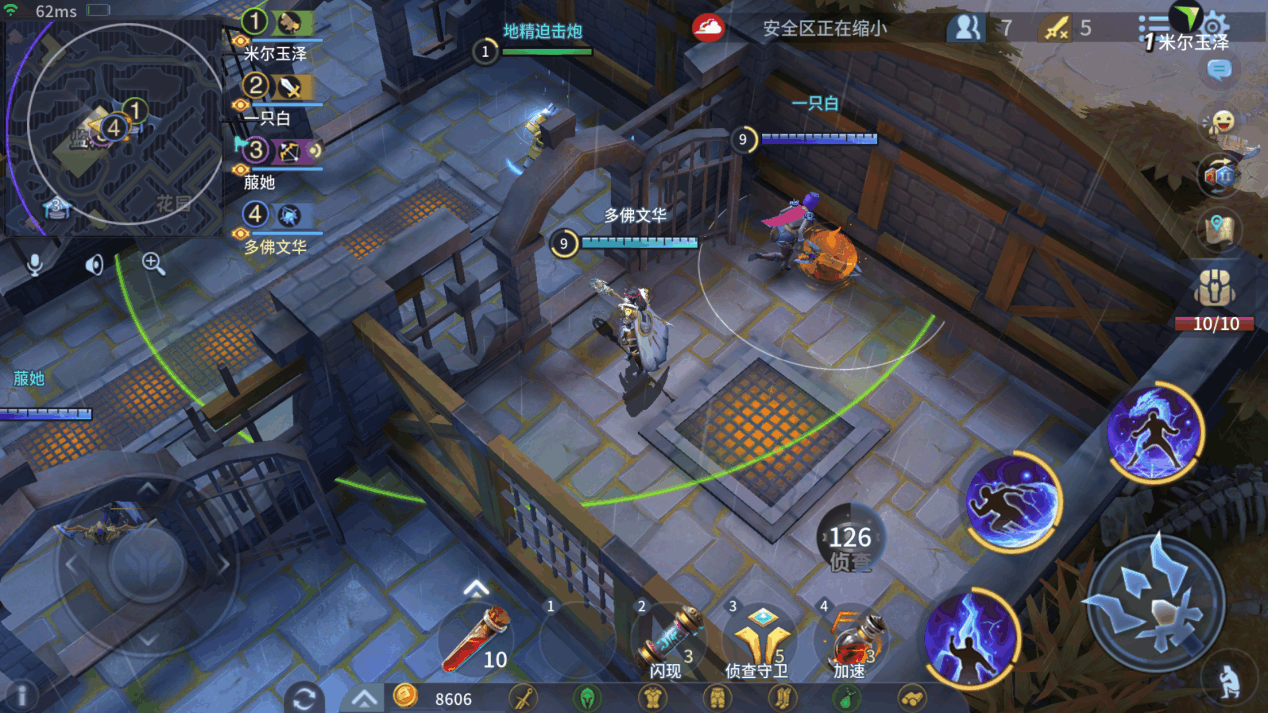Open the emoji emote menu
This screenshot has width=1268, height=713.
tap(1220, 123)
